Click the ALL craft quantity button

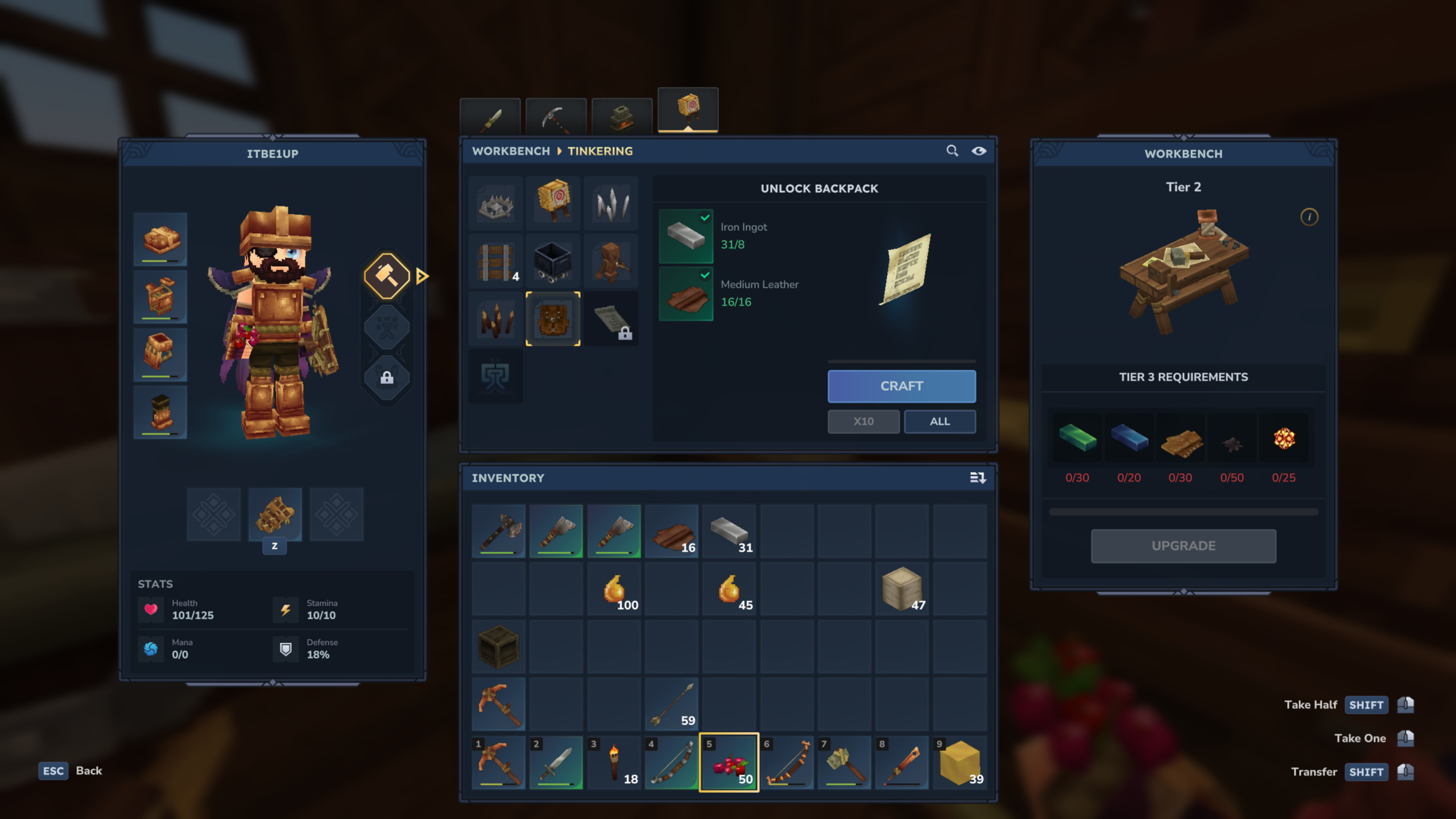point(940,421)
